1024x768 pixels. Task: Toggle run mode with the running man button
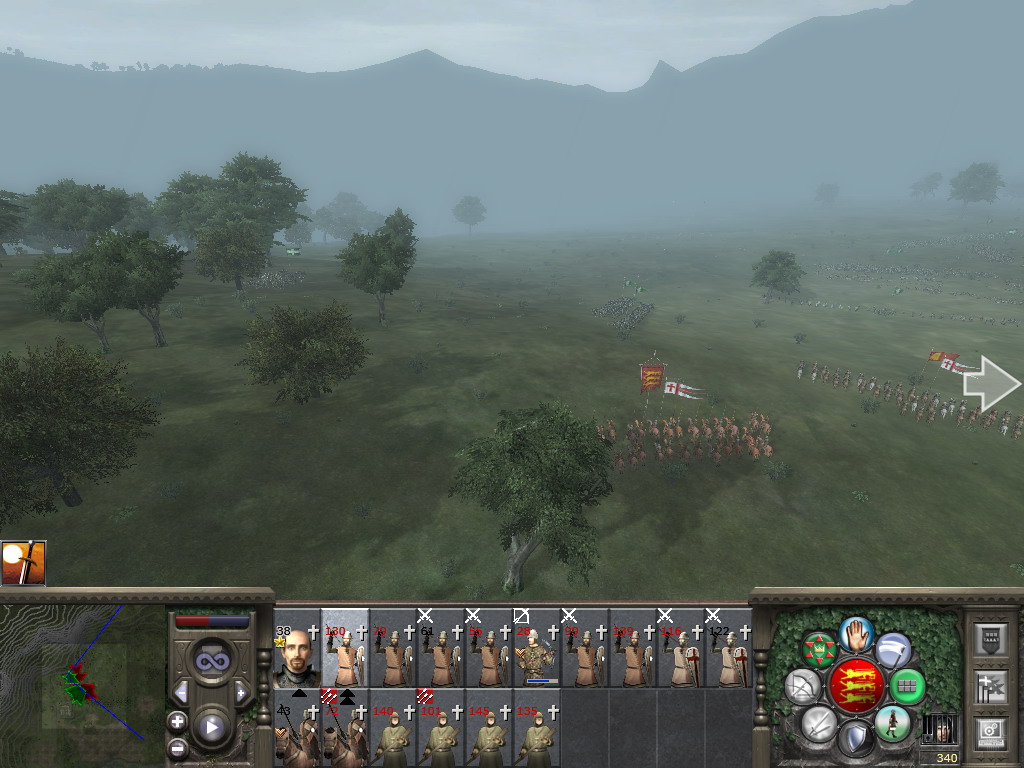(892, 724)
